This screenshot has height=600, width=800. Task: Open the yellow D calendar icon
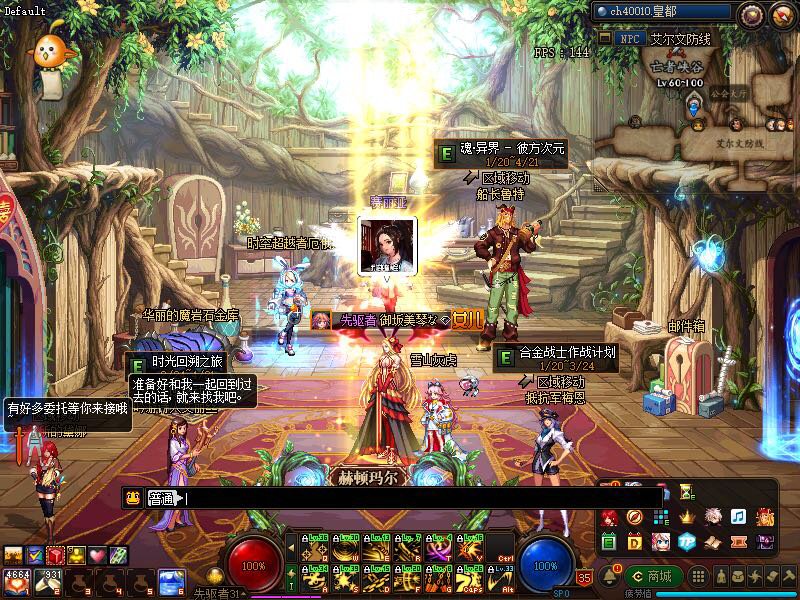(x=635, y=541)
